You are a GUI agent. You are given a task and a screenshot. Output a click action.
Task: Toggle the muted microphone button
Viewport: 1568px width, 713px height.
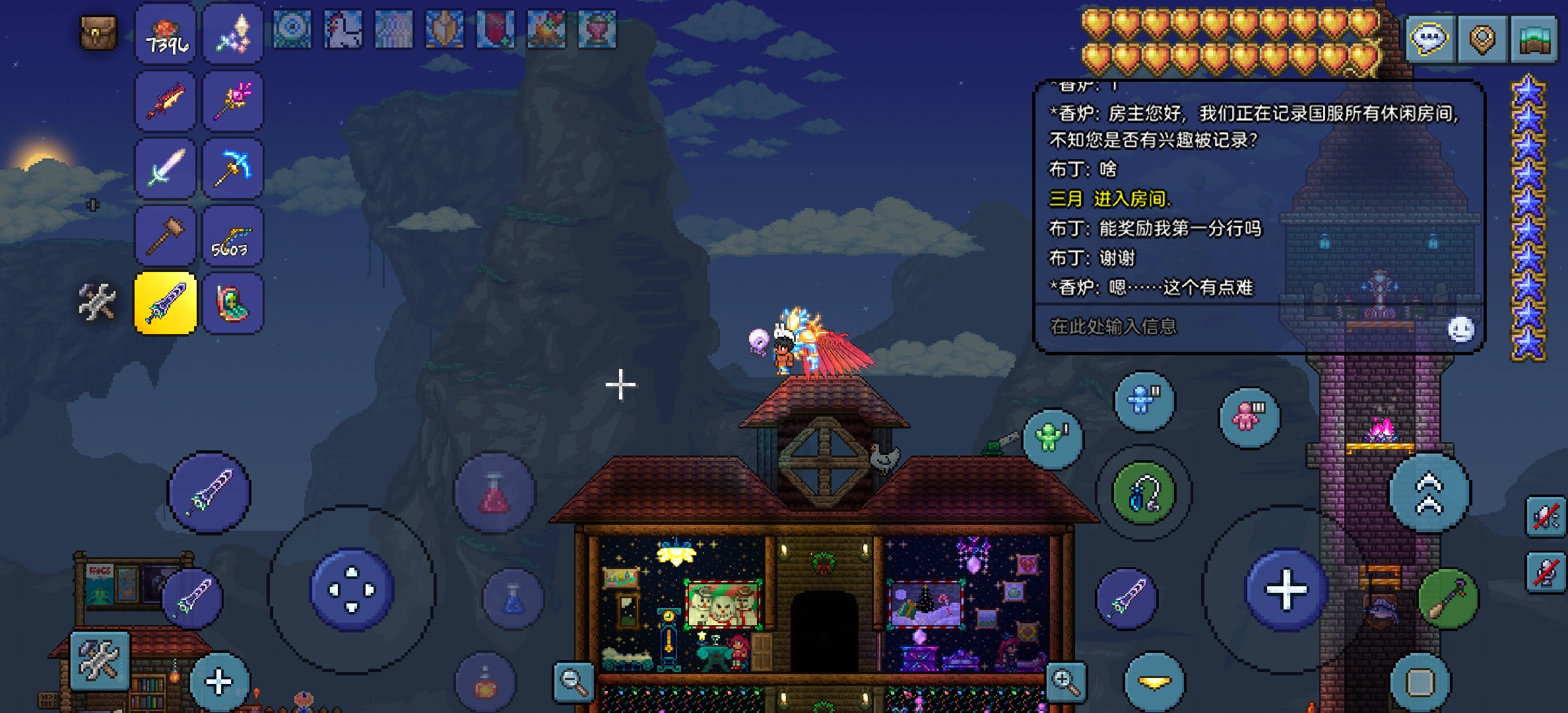coord(1546,572)
